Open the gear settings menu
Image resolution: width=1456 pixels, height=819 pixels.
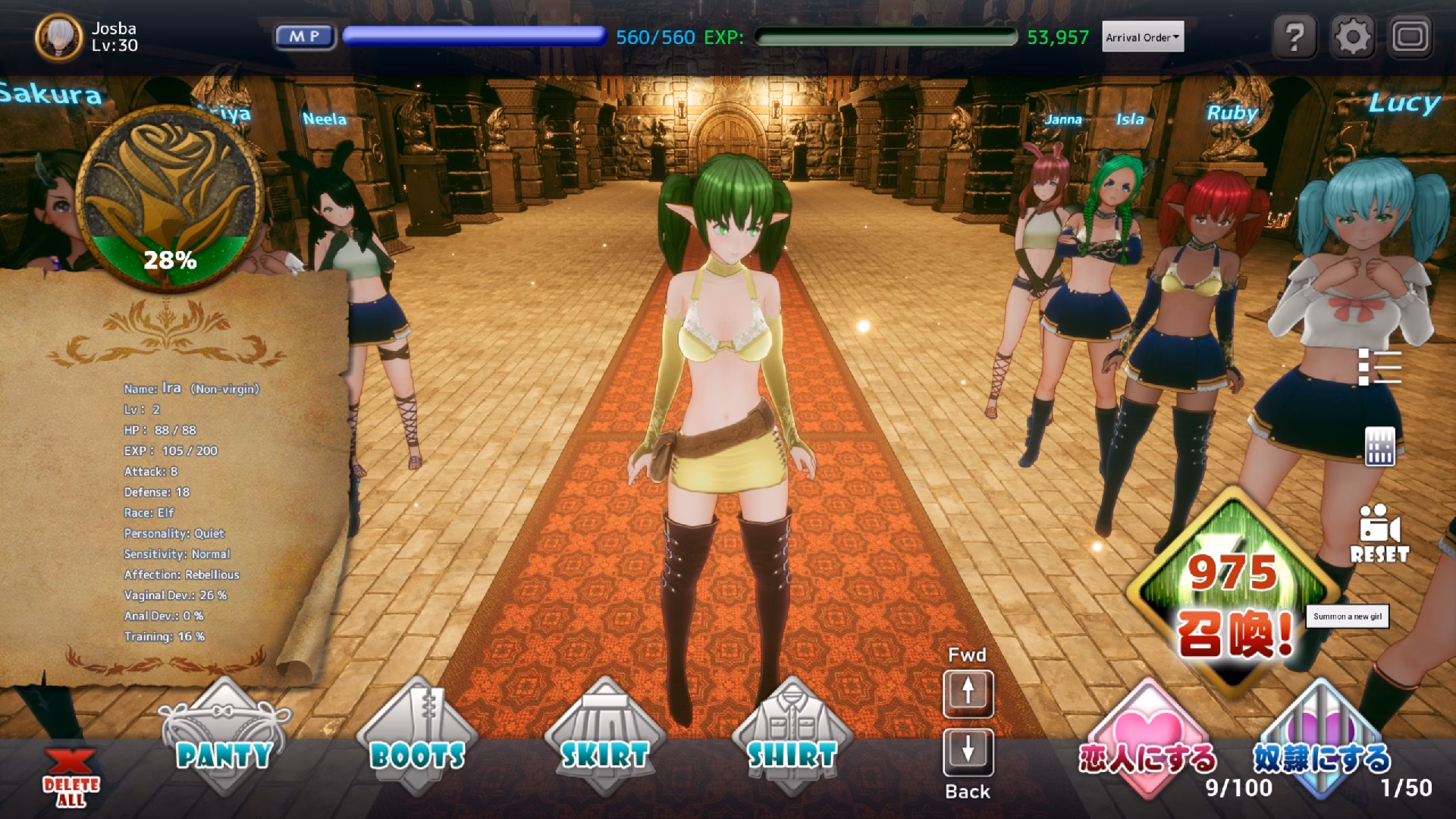tap(1353, 36)
